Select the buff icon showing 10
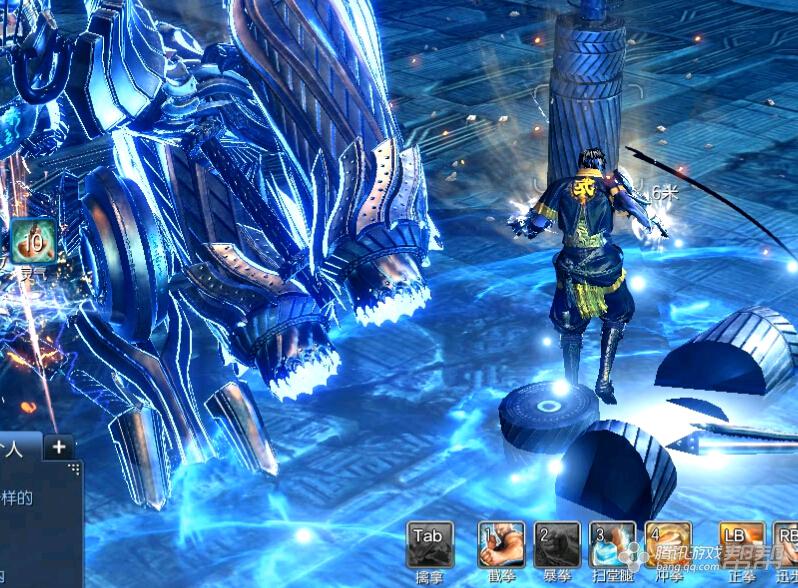798x588 pixels. (x=33, y=241)
